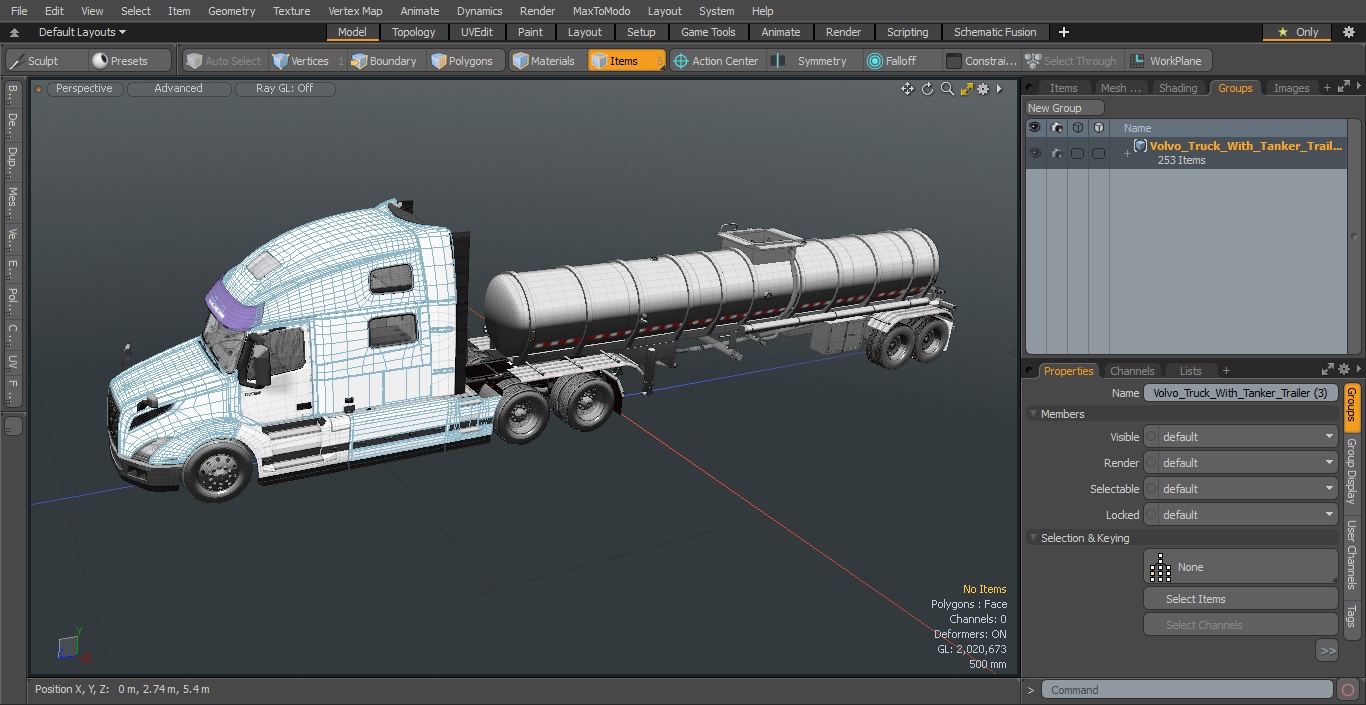Click into the Command input field
Image resolution: width=1366 pixels, height=705 pixels.
(x=1186, y=690)
